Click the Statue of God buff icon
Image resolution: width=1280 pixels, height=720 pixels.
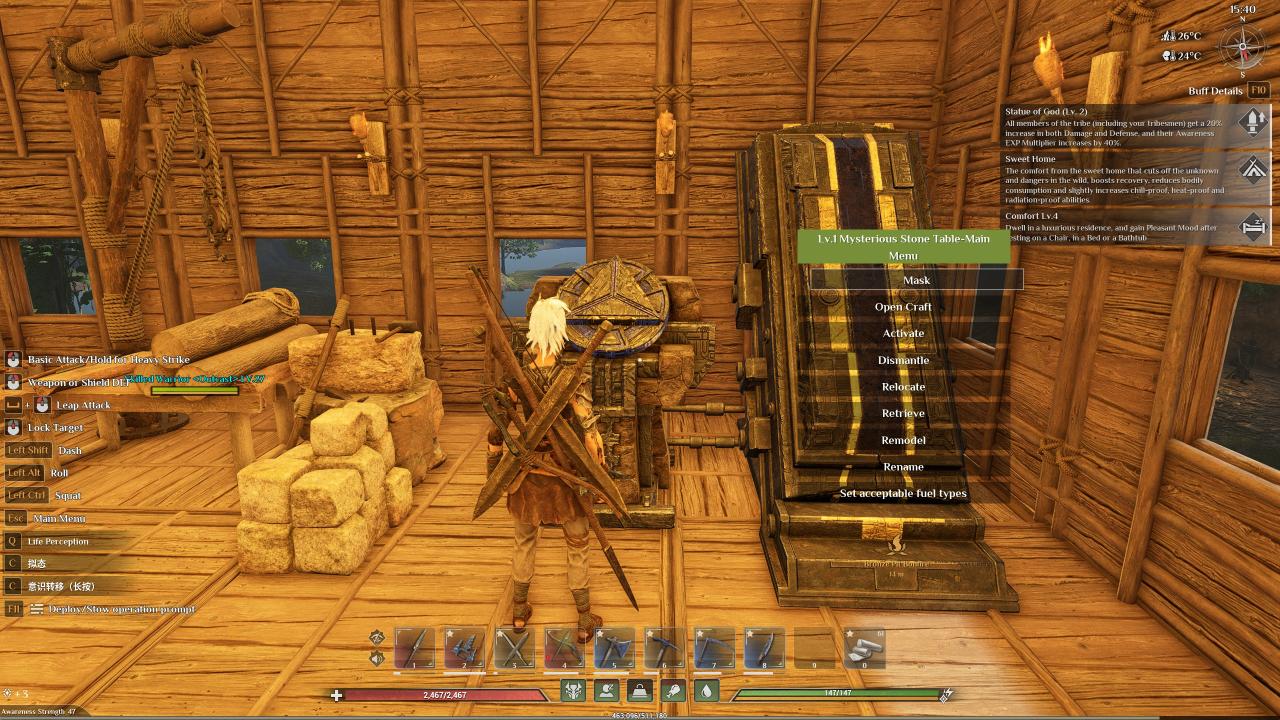coord(1253,122)
